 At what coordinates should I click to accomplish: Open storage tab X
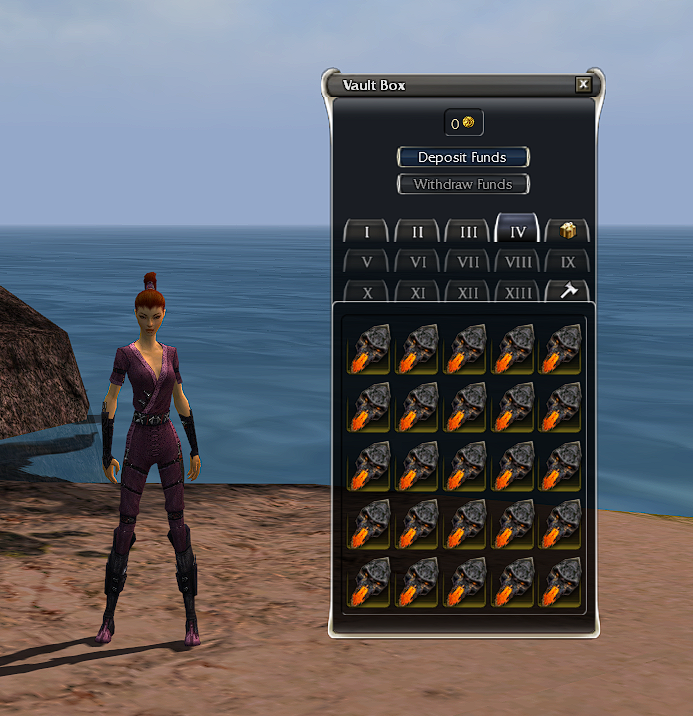pyautogui.click(x=367, y=293)
